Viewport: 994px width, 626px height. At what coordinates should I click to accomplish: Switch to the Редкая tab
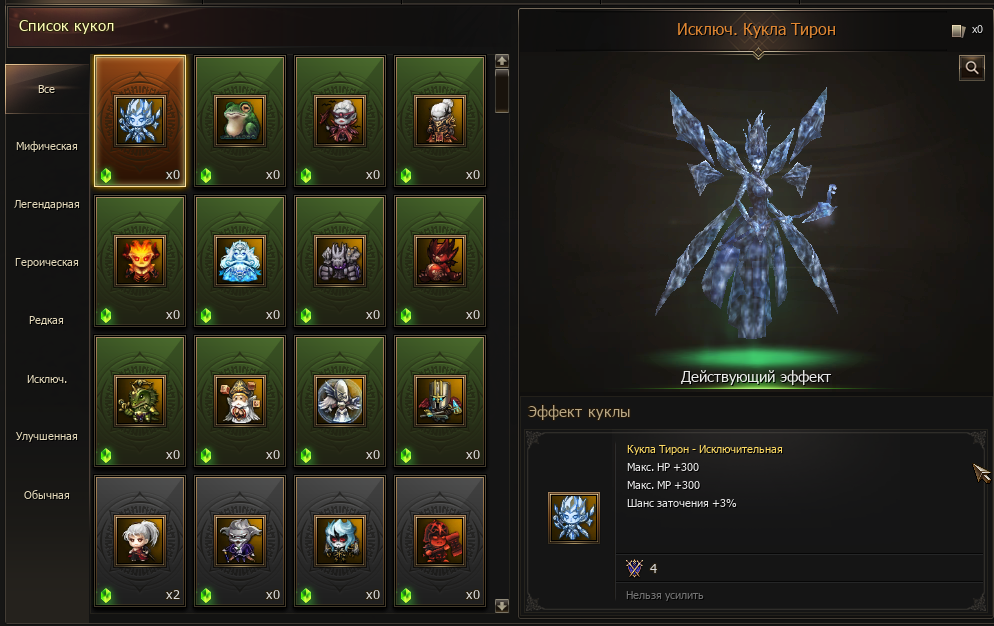[46, 320]
